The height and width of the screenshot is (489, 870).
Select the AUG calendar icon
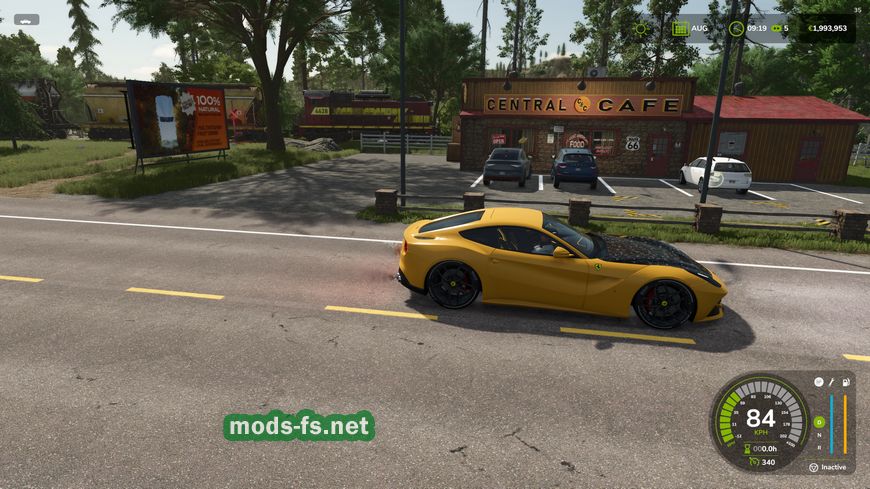click(680, 28)
